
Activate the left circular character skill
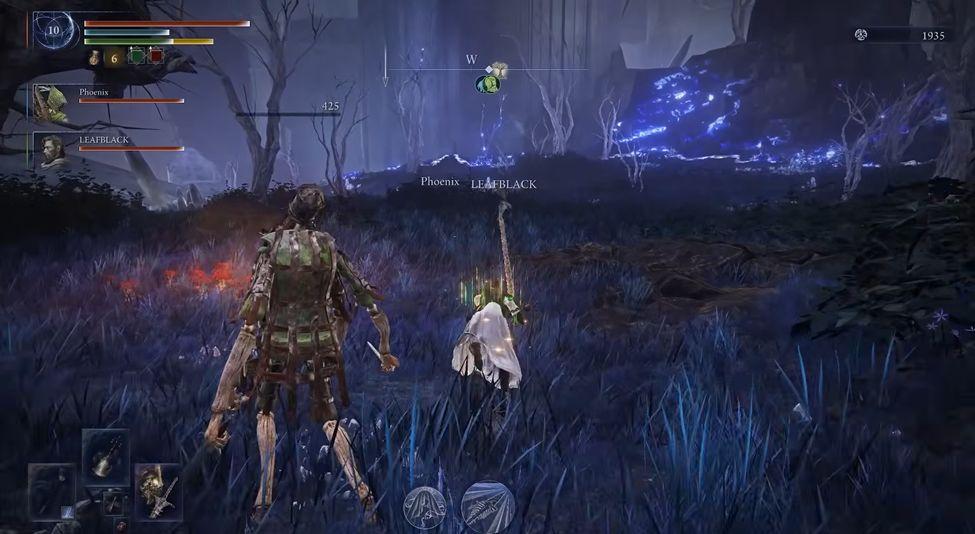point(423,507)
